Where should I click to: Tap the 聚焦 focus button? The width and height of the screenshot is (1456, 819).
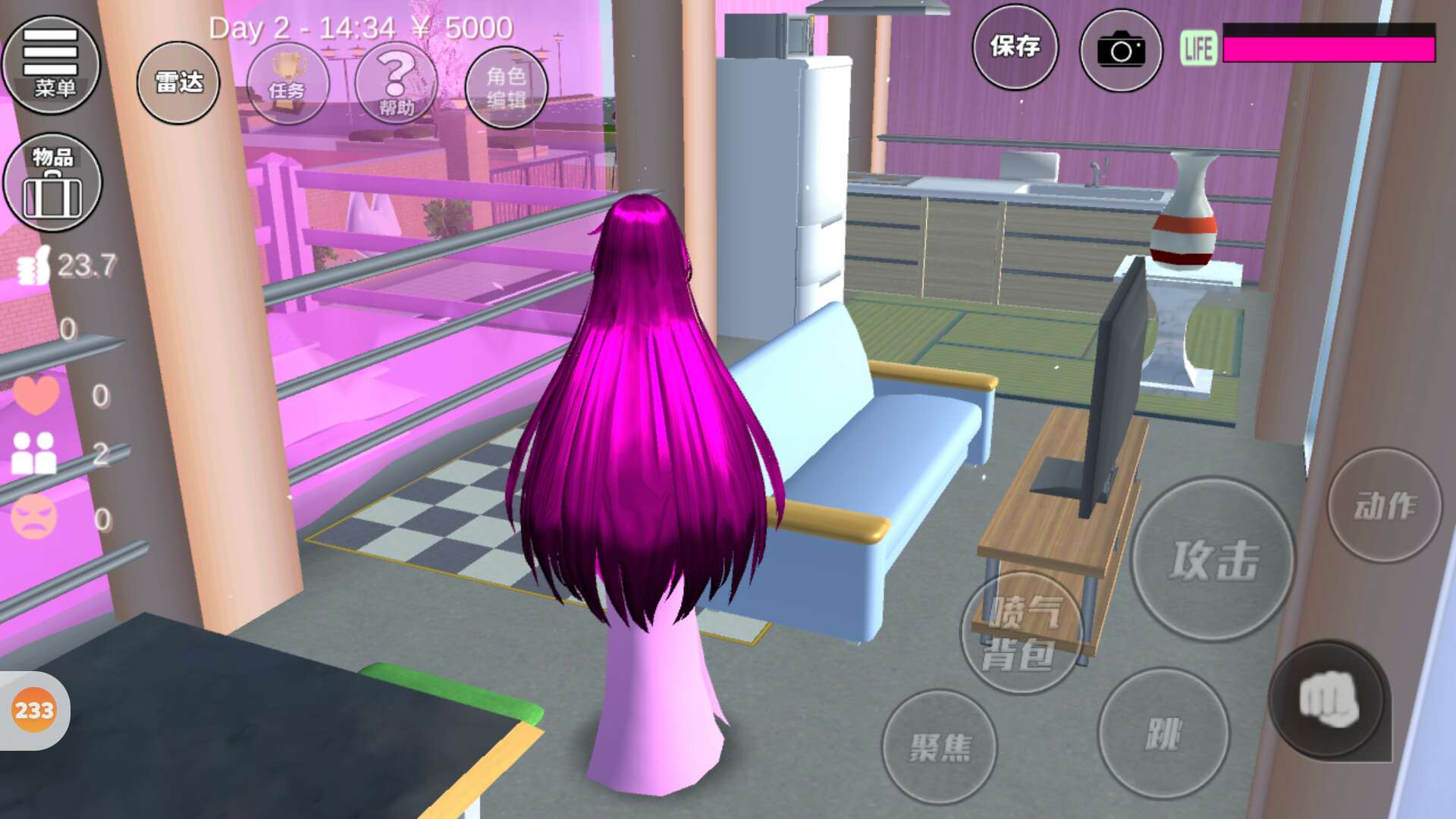click(940, 747)
